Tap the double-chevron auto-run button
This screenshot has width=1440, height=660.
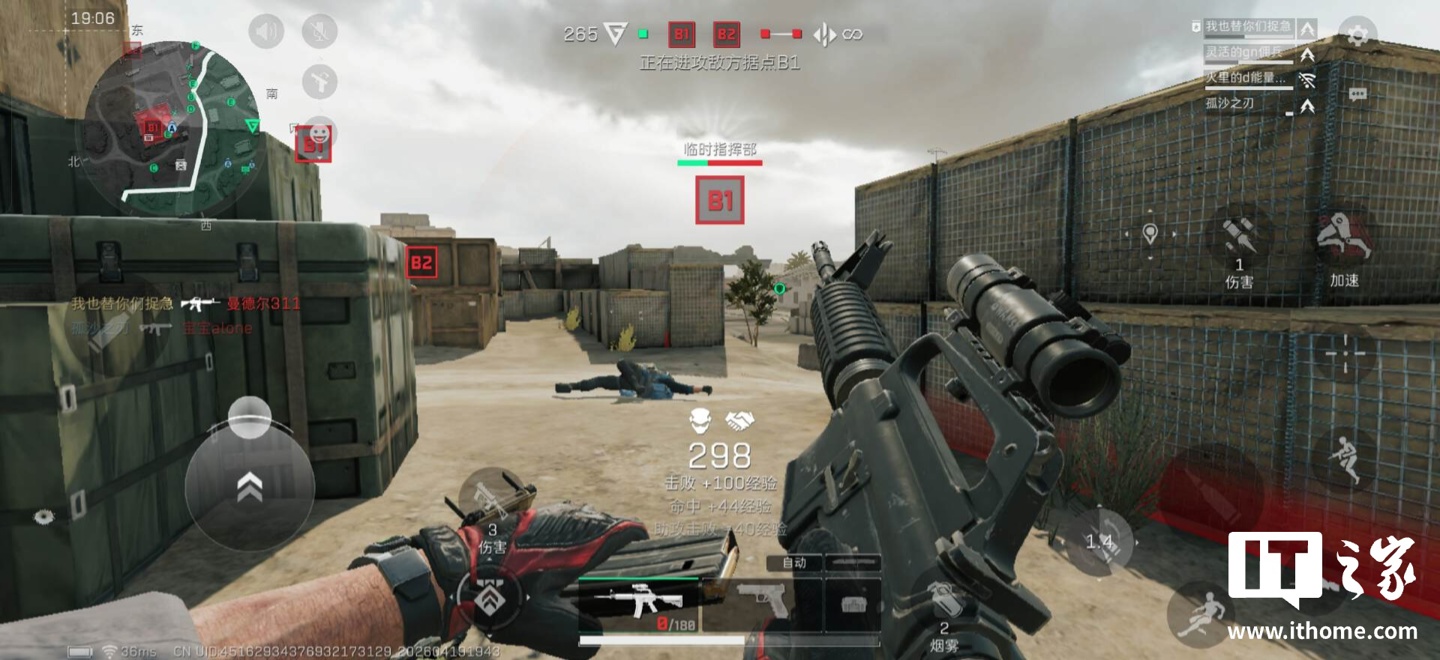(x=249, y=487)
